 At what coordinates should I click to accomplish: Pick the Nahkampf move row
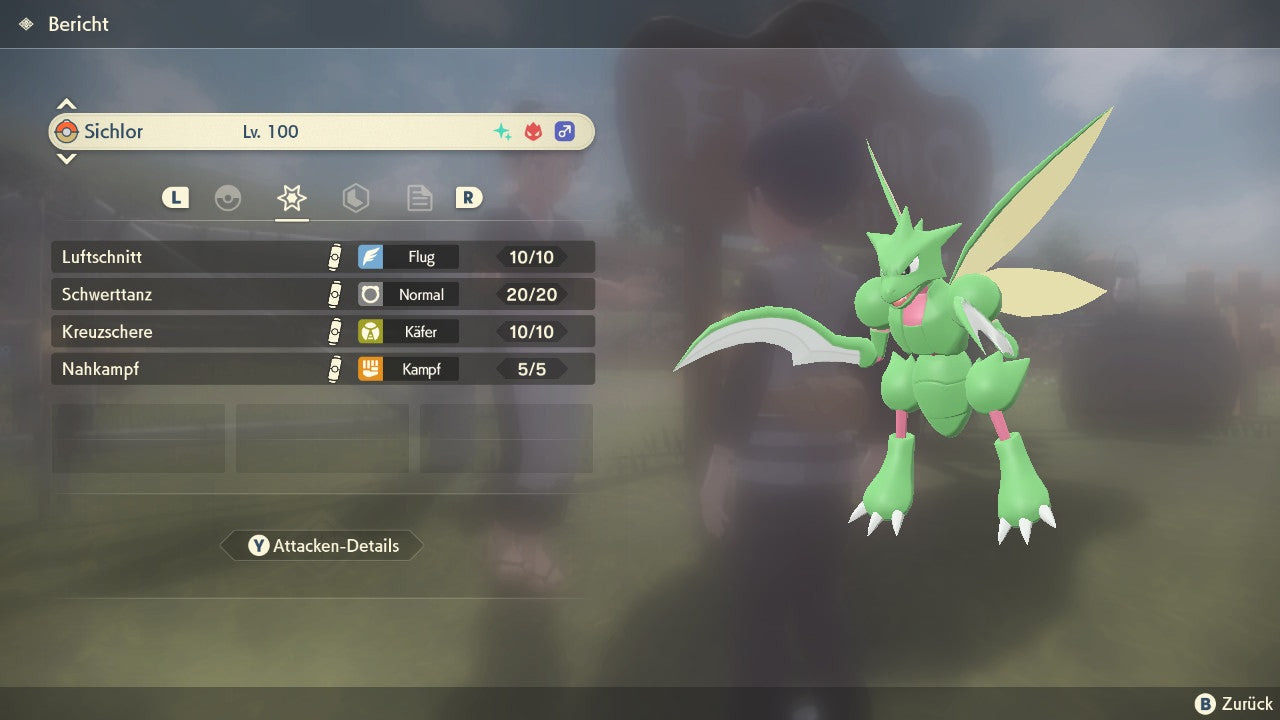tap(322, 369)
